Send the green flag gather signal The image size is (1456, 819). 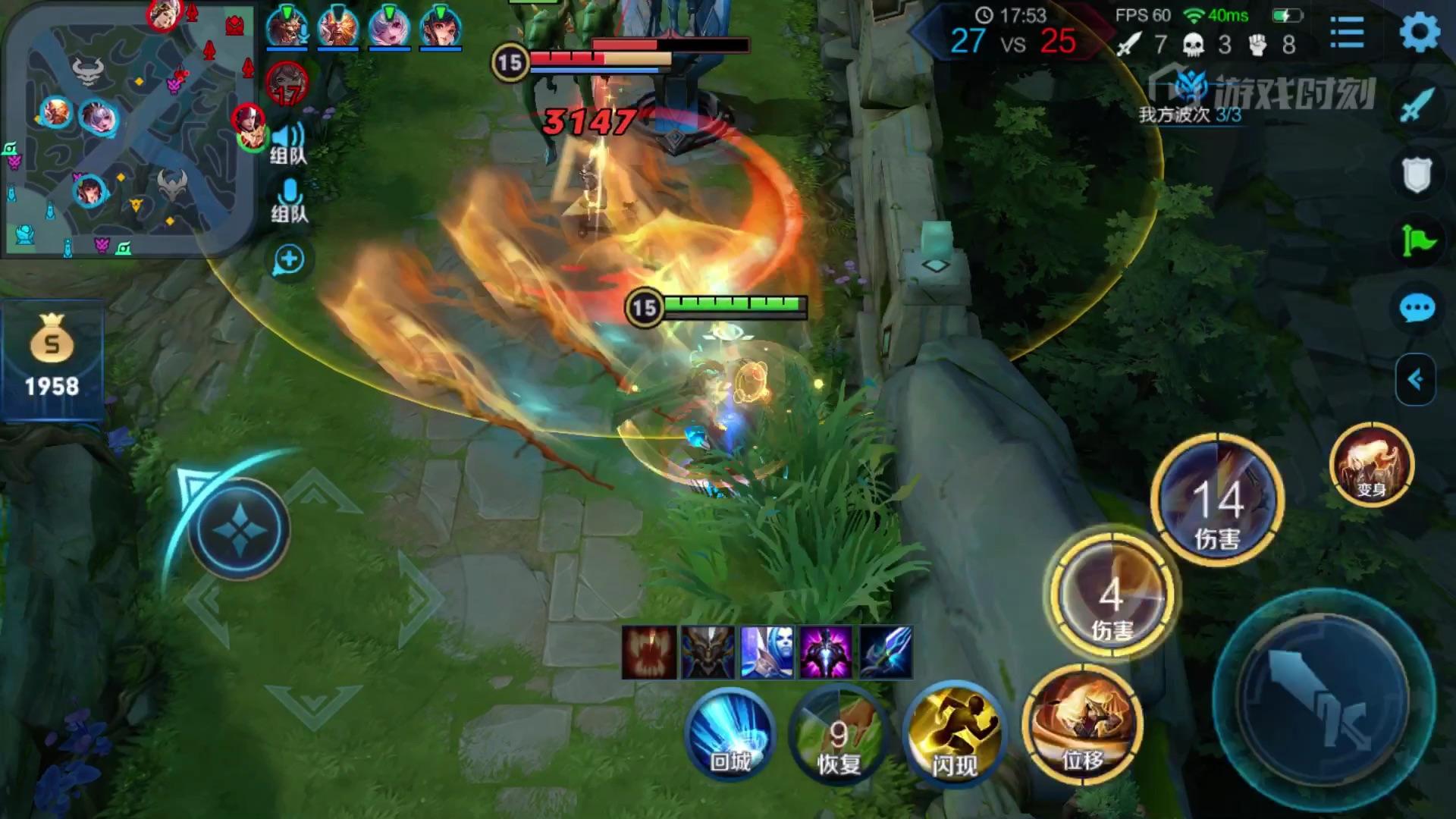coord(1417,241)
